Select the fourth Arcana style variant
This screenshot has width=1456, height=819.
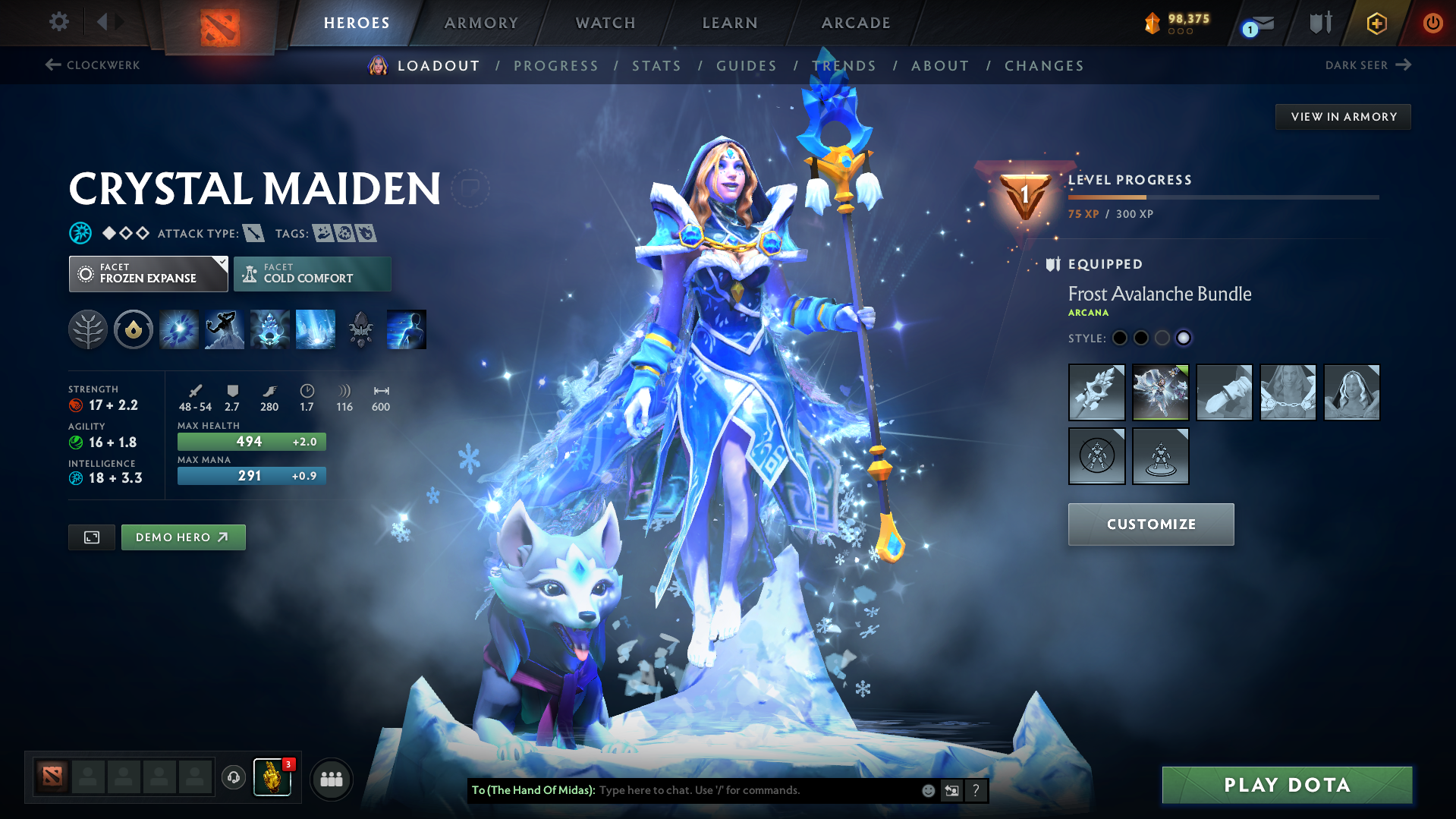(x=1184, y=338)
